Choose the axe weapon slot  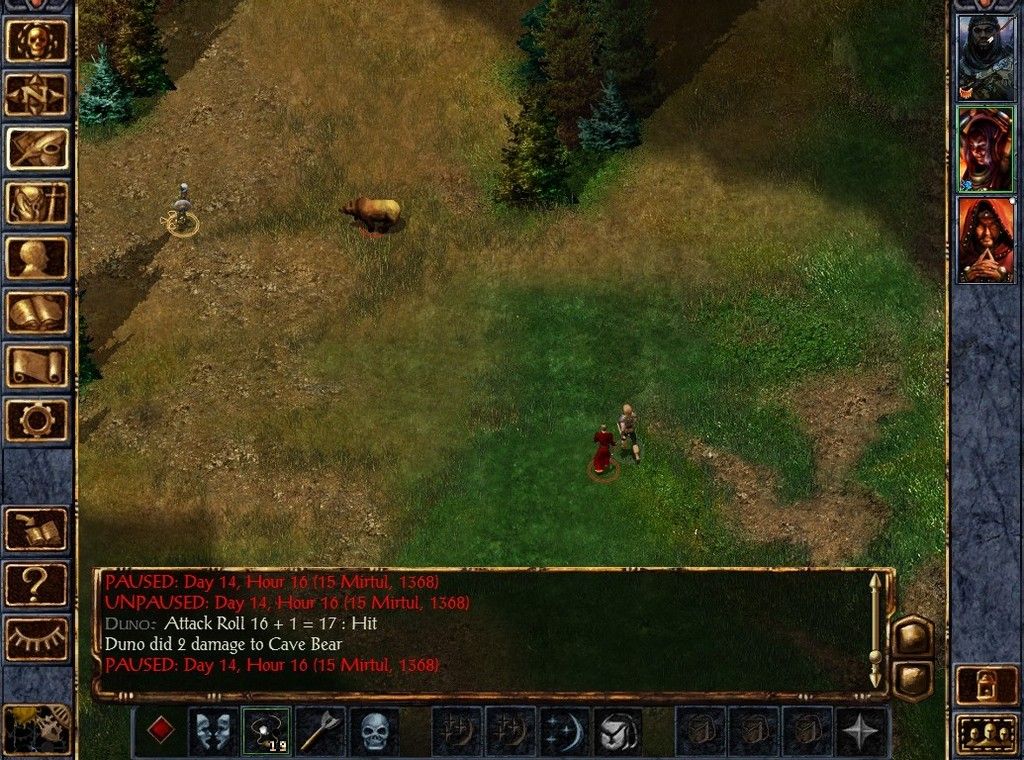point(320,731)
